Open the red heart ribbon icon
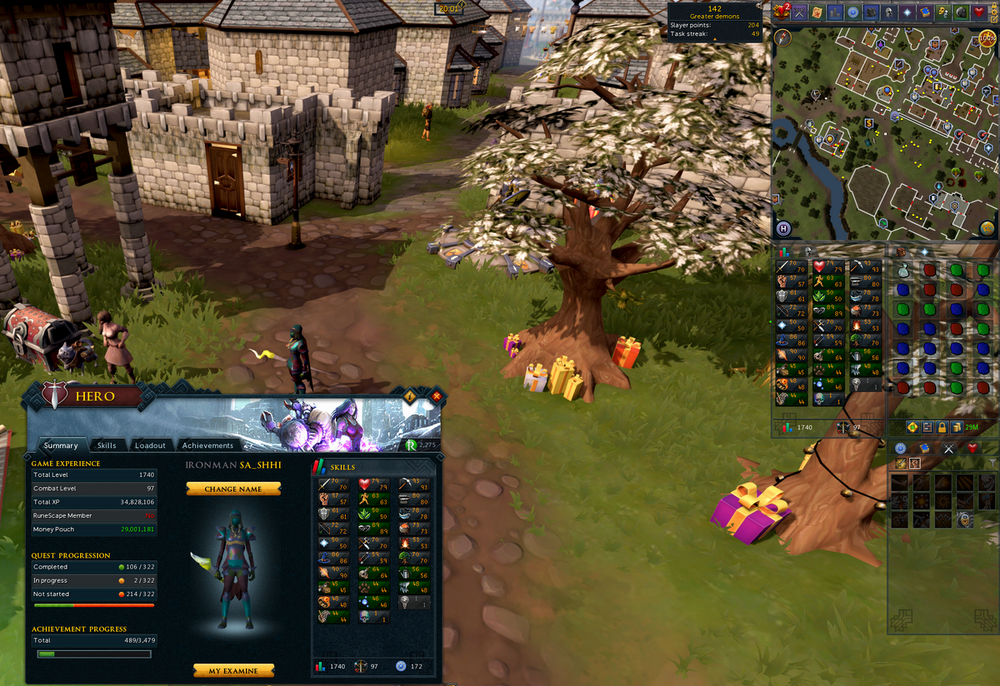Screen dimensions: 1000x686 pyautogui.click(x=978, y=12)
